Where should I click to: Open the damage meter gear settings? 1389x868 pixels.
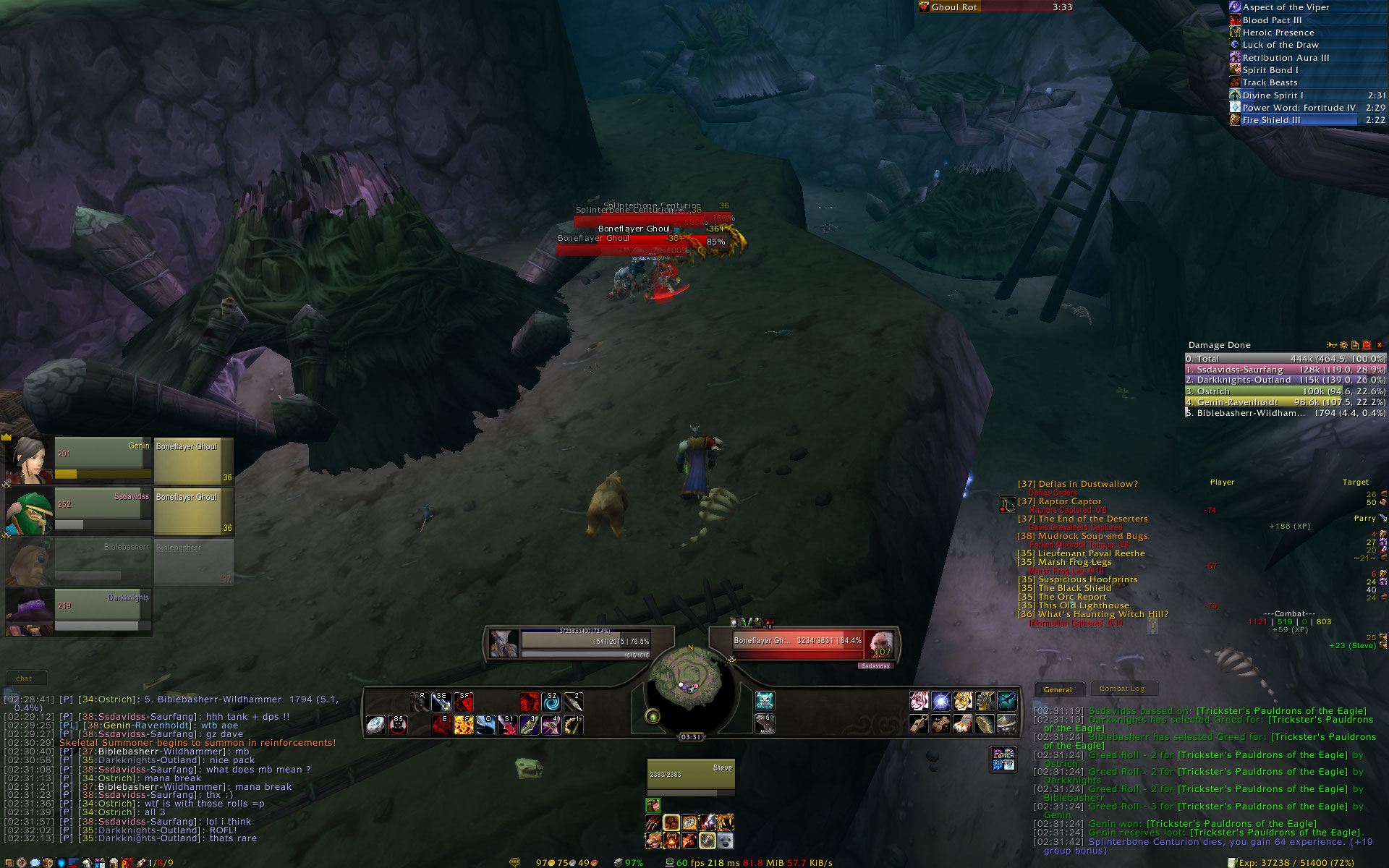(x=1343, y=345)
